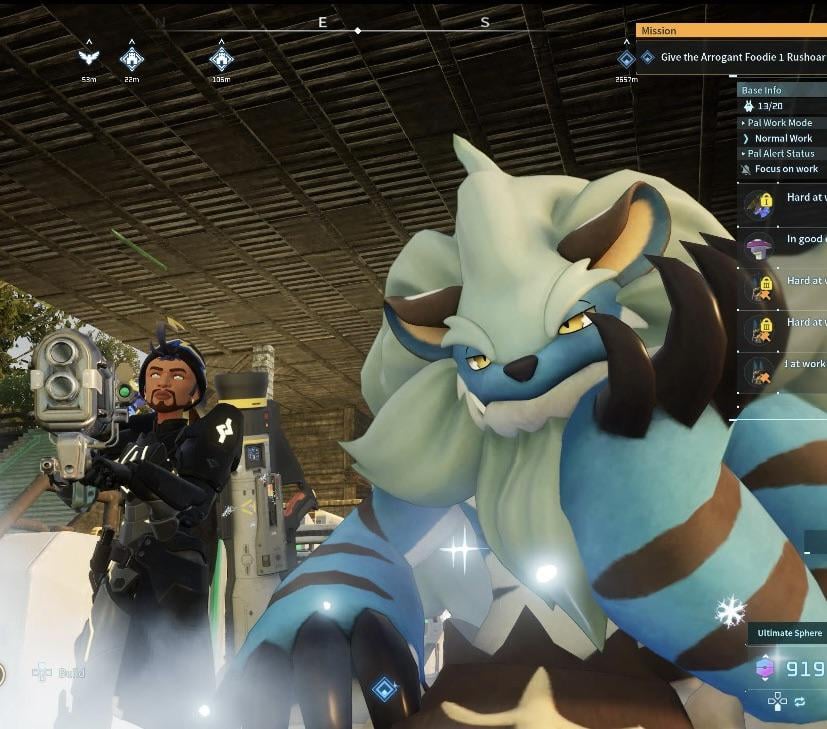
Task: Click the winged compass marker at 53m
Action: (89, 58)
